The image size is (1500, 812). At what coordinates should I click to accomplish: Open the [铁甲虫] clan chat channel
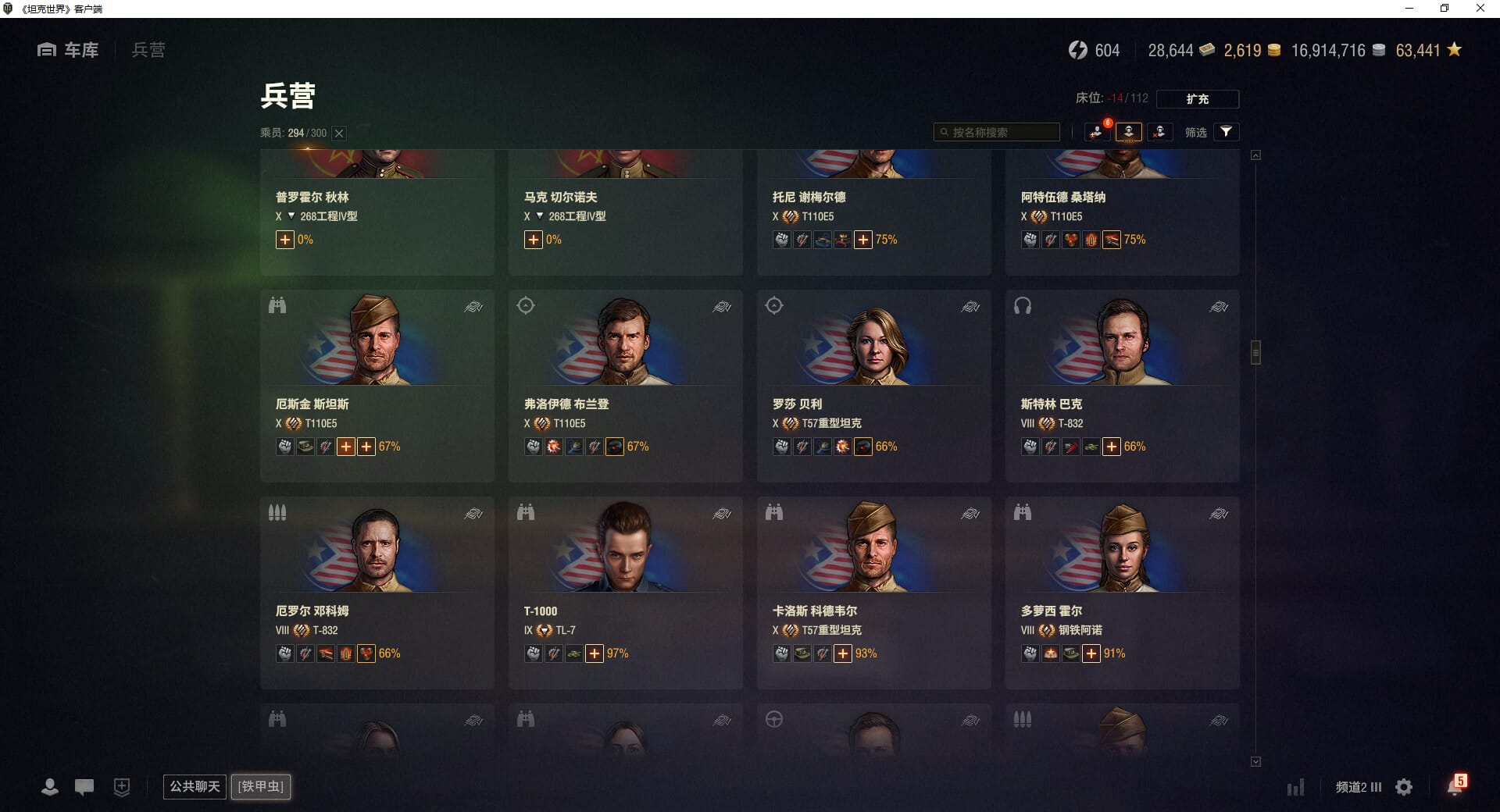coord(261,786)
